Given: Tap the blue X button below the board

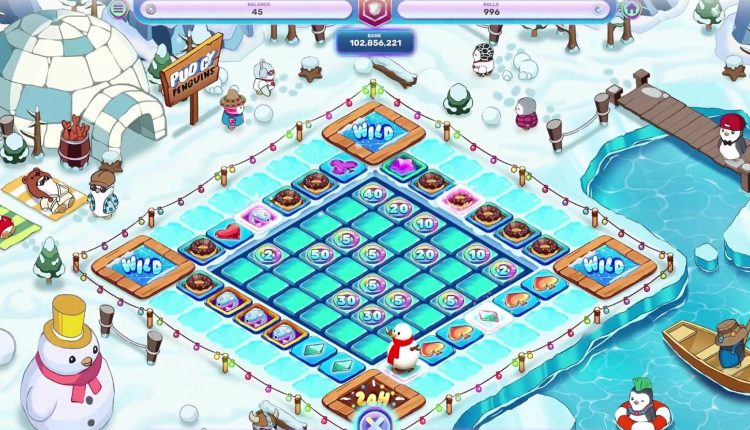Looking at the screenshot, I should pos(374,420).
